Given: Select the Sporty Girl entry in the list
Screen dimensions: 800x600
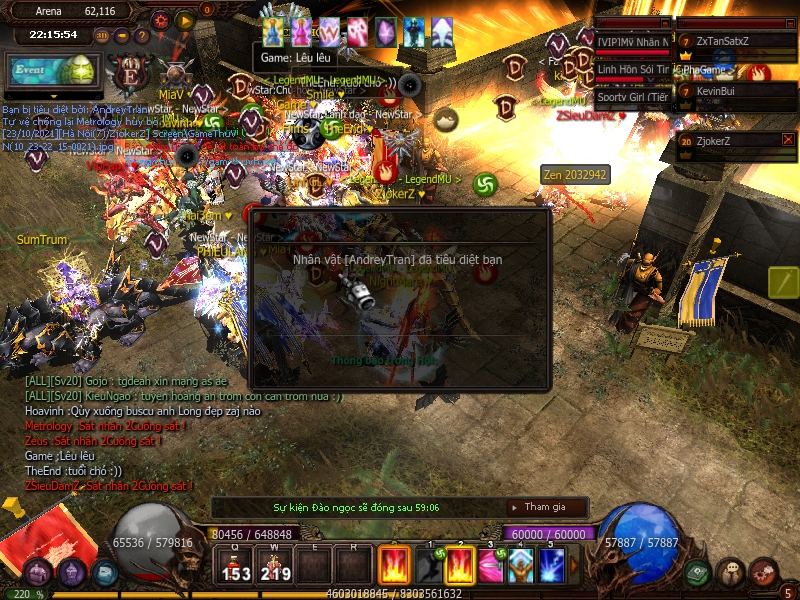Looking at the screenshot, I should (632, 97).
